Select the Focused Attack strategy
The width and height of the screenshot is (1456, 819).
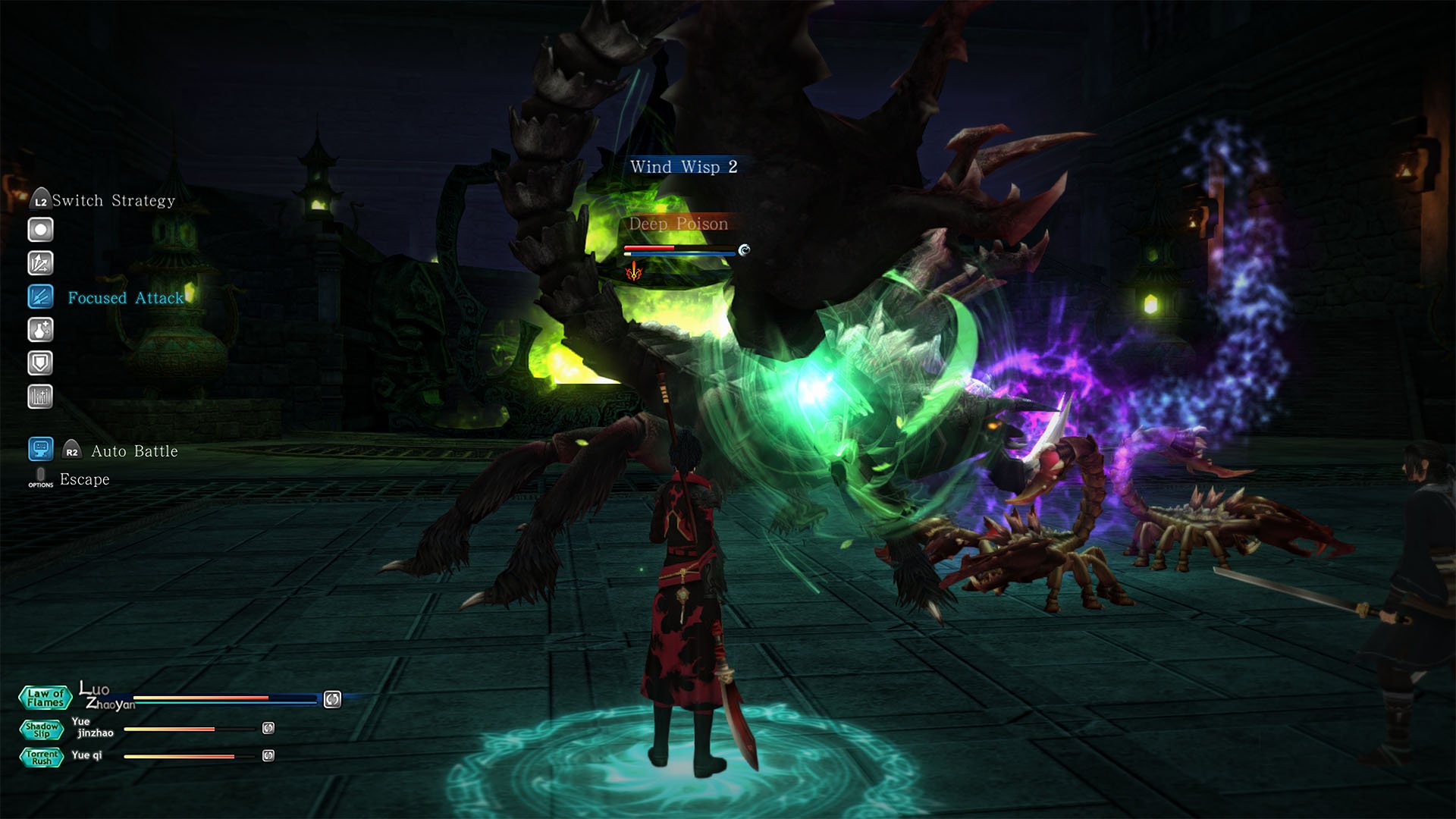(x=40, y=297)
